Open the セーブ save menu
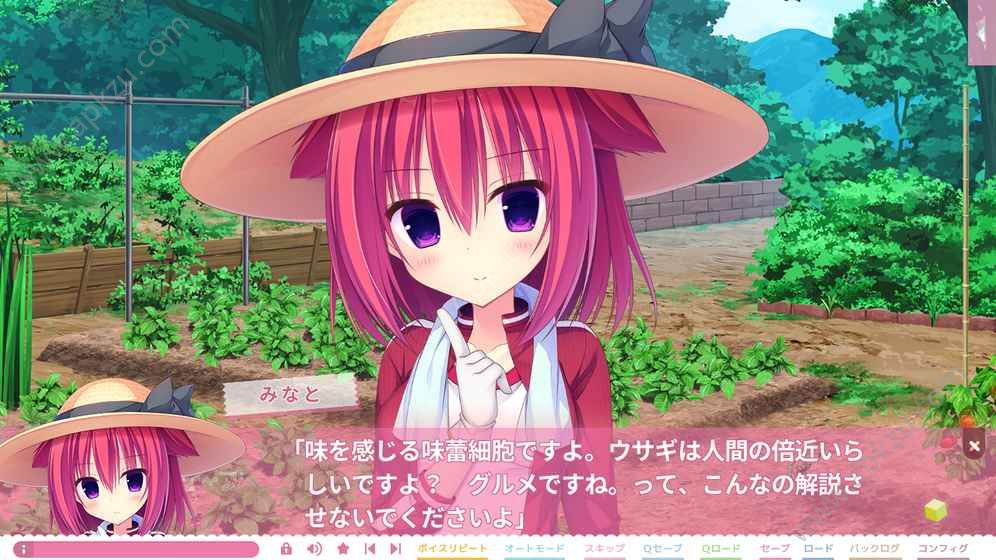The image size is (996, 560). coord(775,549)
